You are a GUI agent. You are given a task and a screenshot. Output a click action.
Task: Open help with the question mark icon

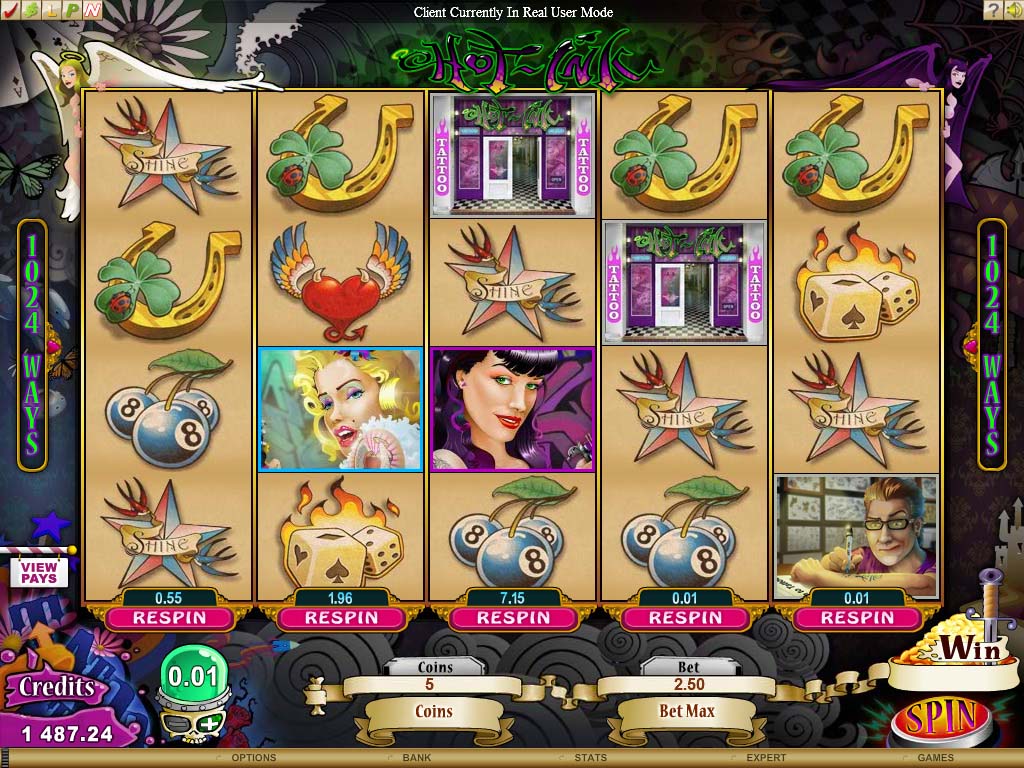pos(992,10)
